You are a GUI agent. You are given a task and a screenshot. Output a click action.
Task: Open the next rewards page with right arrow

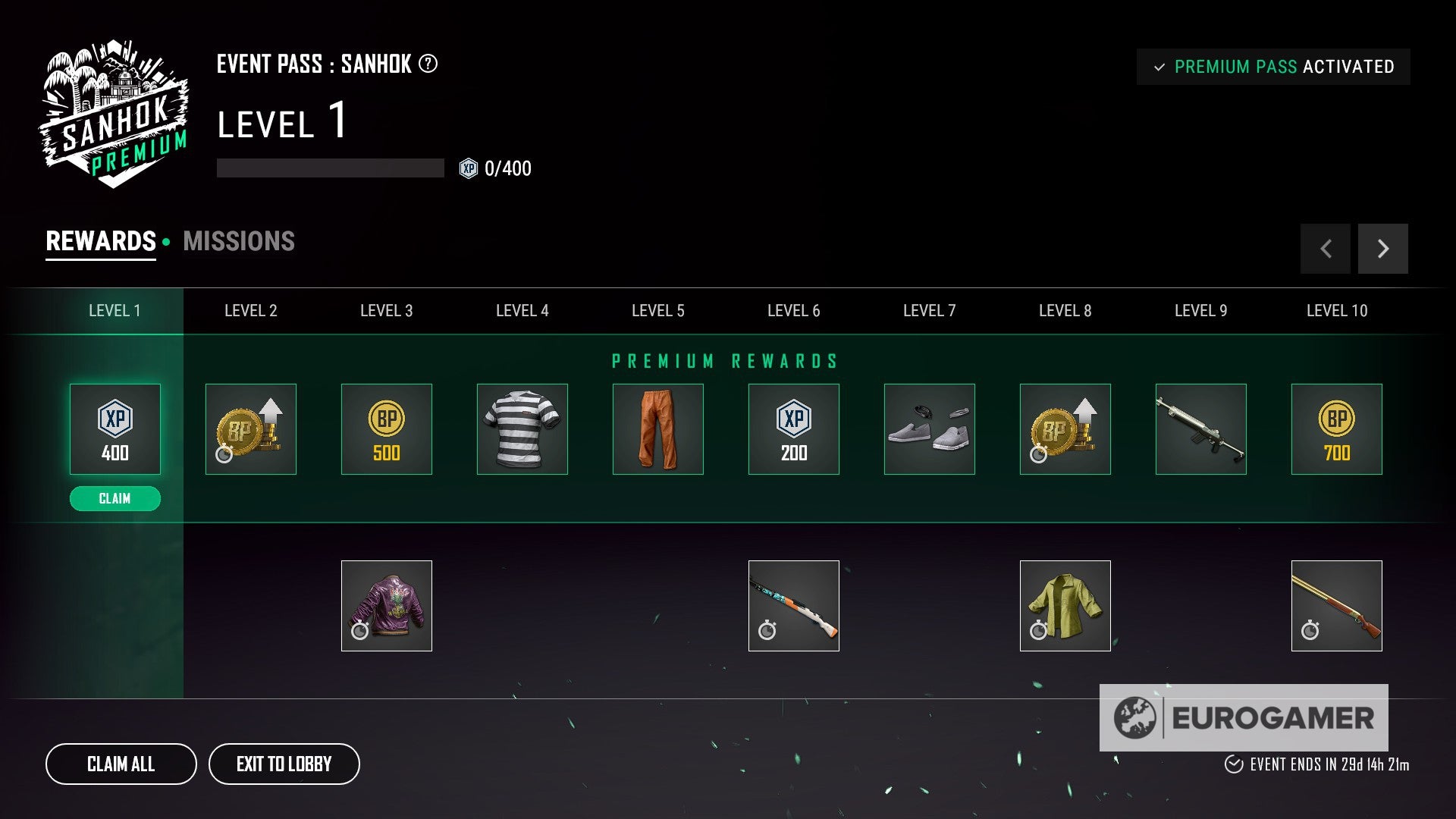(x=1382, y=248)
